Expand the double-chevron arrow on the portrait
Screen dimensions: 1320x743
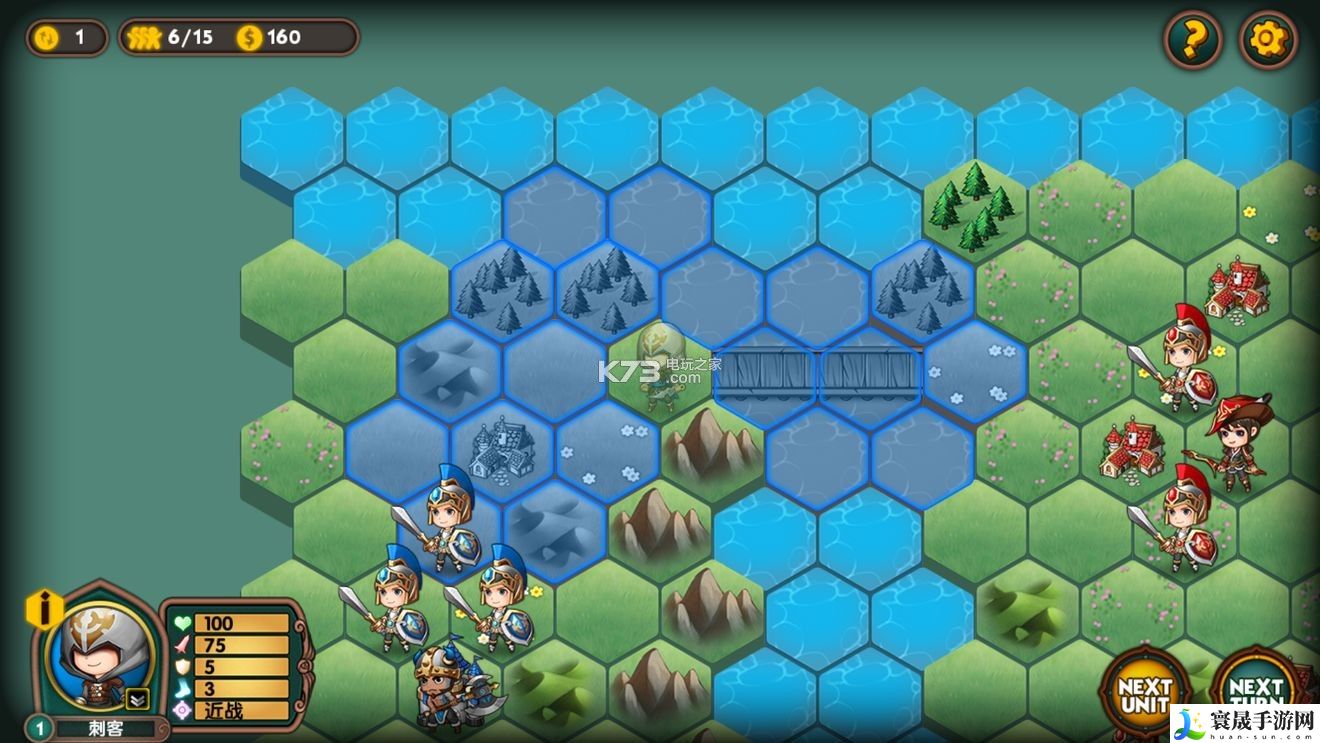click(x=137, y=699)
